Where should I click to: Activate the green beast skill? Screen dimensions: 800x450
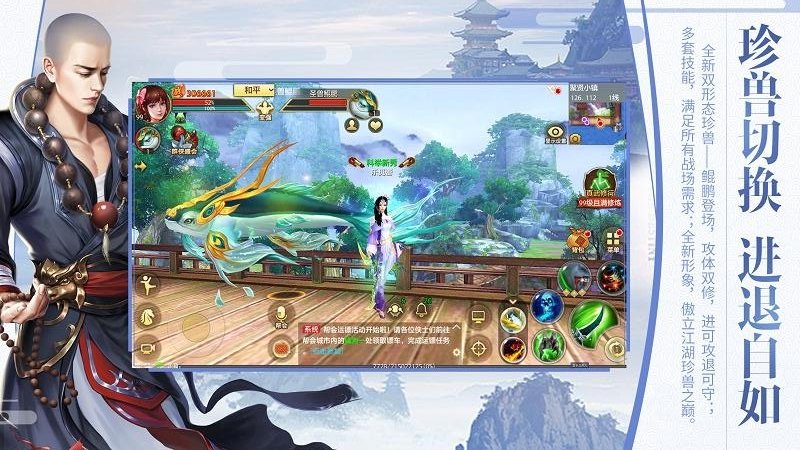coord(550,345)
